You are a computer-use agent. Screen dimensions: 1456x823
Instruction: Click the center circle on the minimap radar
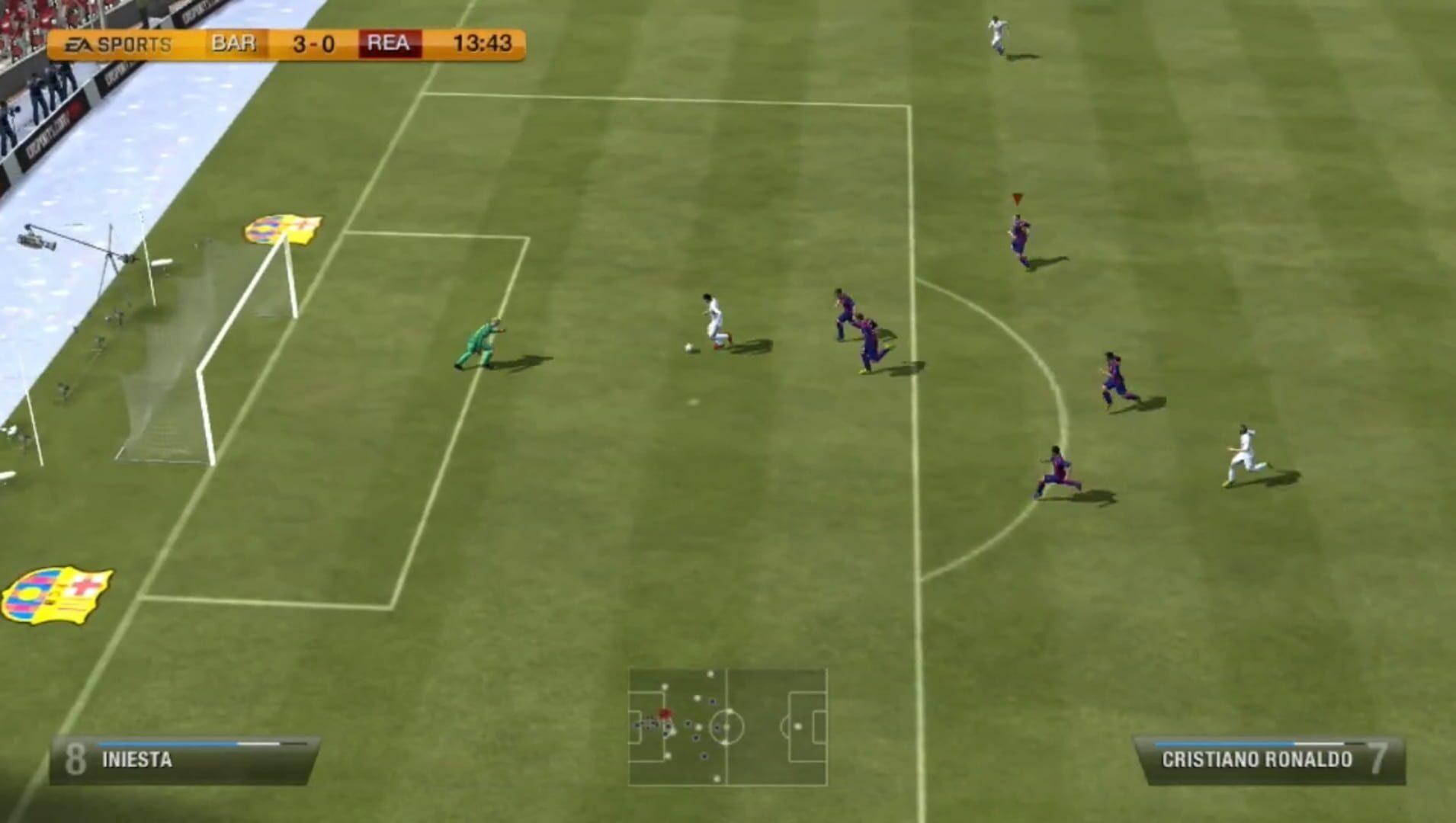[728, 728]
